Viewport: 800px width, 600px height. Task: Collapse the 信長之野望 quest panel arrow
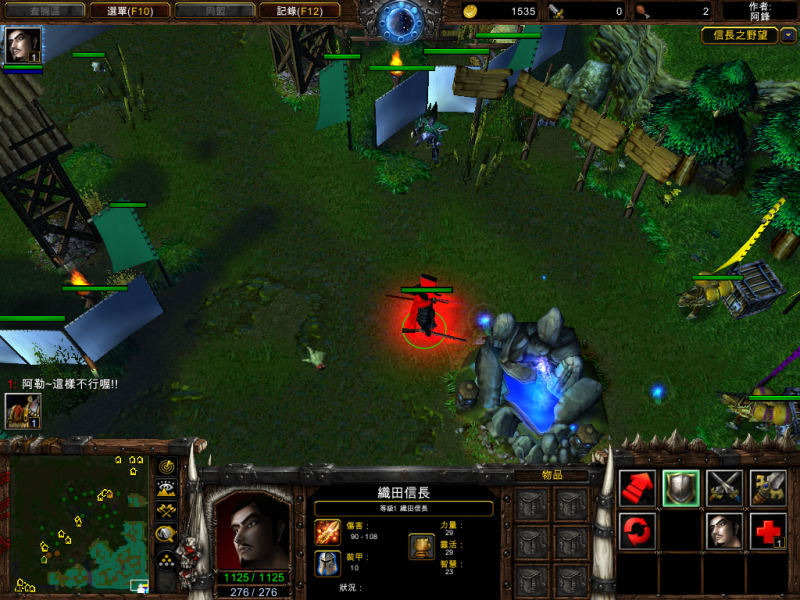click(x=789, y=35)
